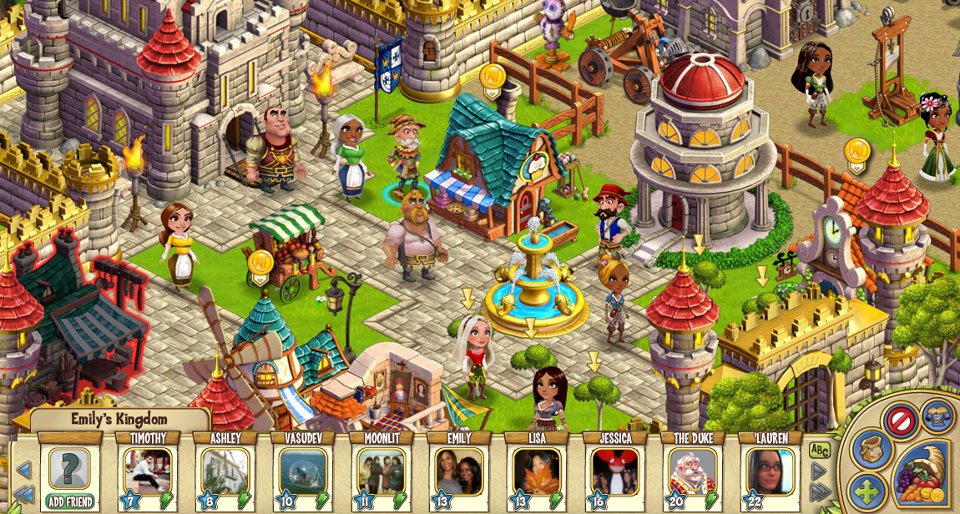Open Vasudev's friend tile
The height and width of the screenshot is (514, 960).
(302, 471)
